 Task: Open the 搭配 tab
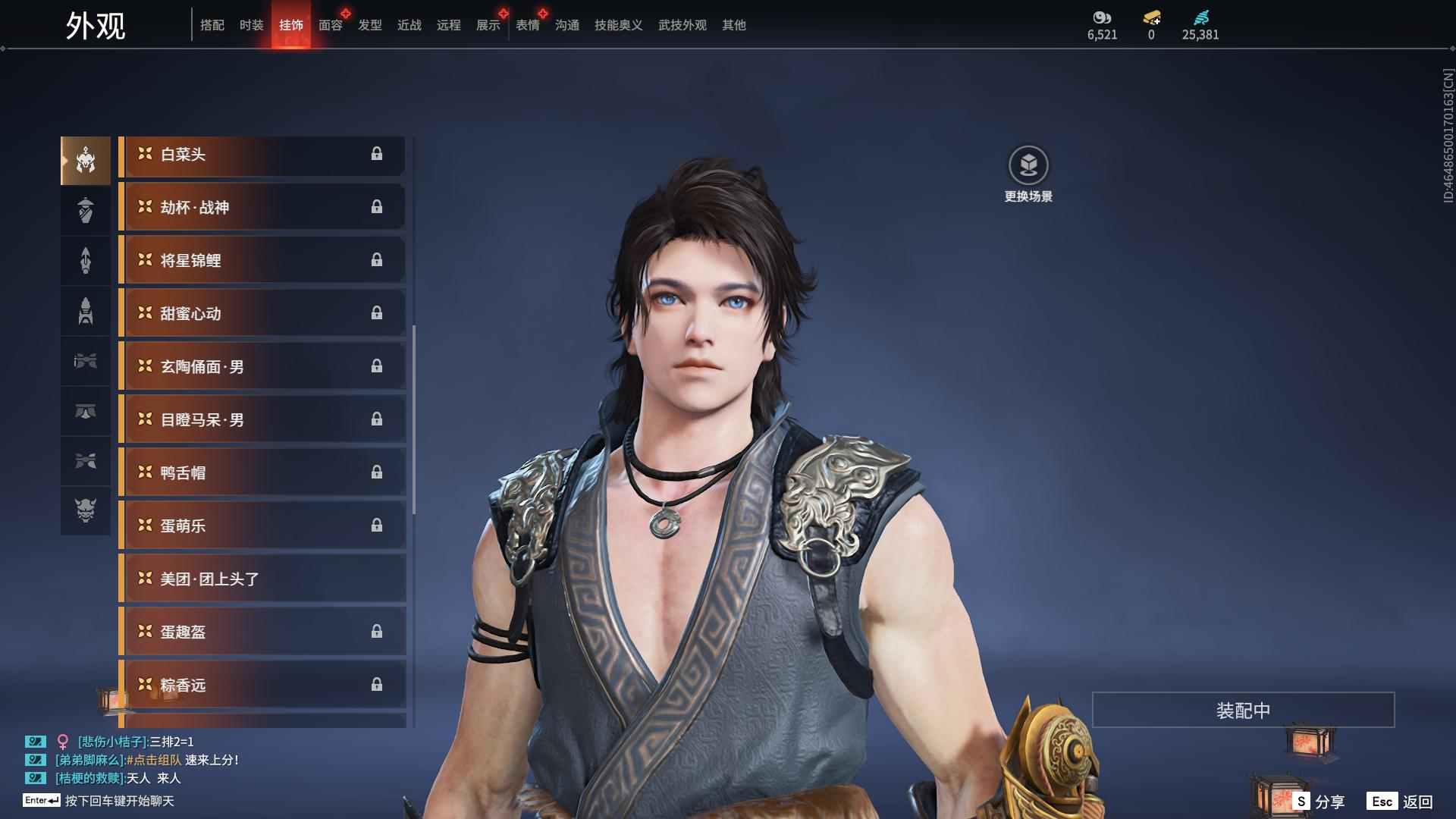tap(212, 25)
